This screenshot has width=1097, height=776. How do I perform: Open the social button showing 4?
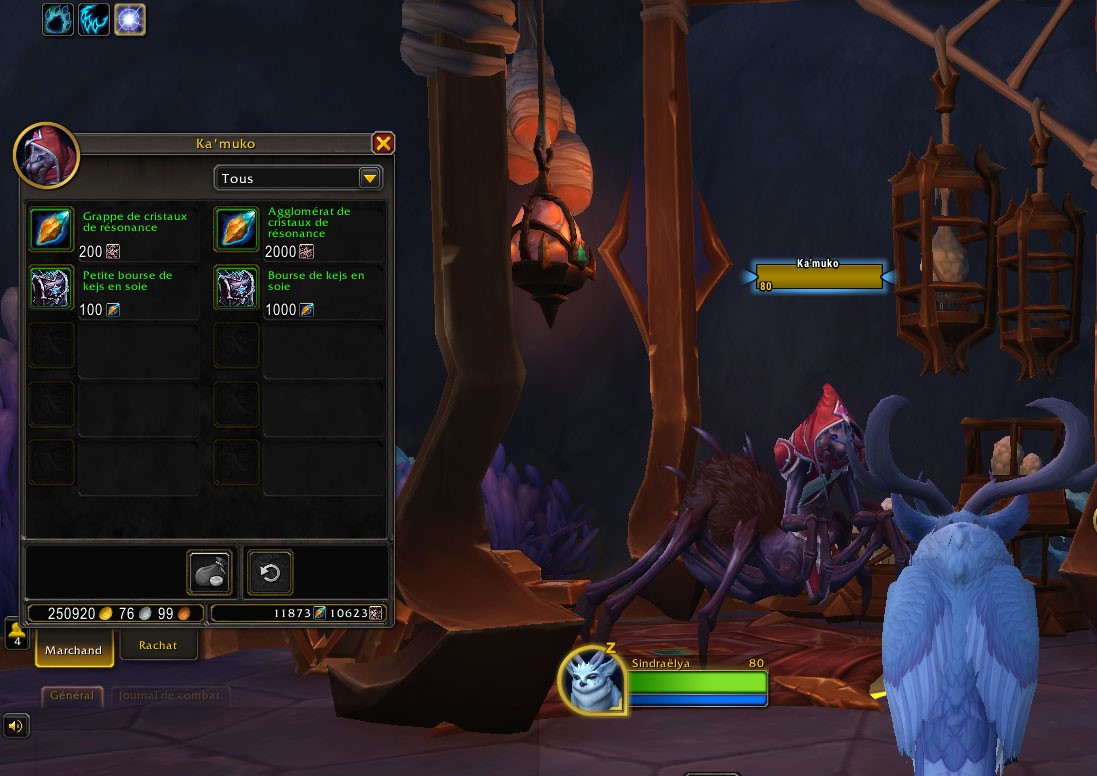tap(16, 635)
